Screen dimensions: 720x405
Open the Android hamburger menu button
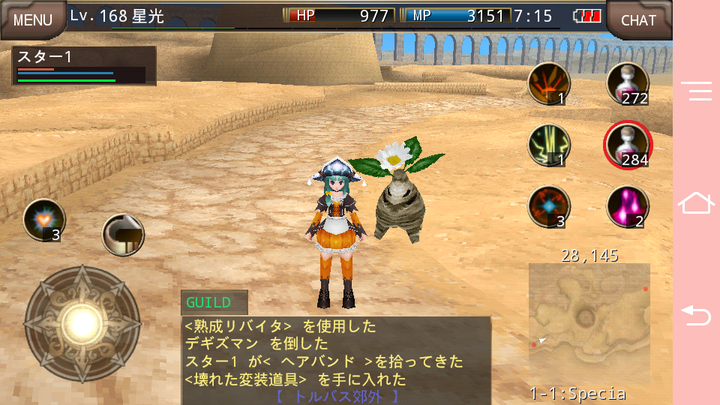(696, 91)
